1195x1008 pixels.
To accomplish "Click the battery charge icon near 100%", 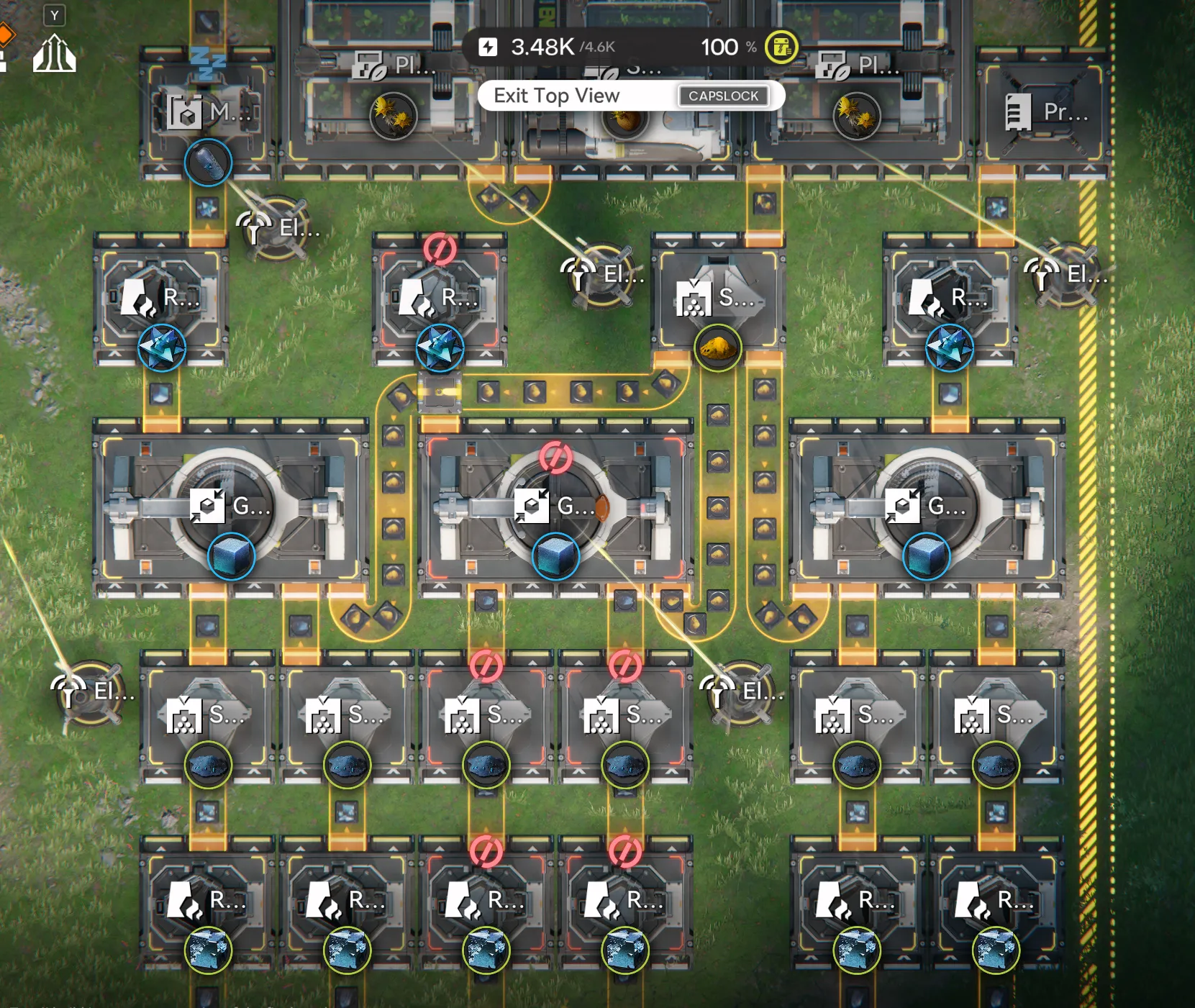I will 781,47.
